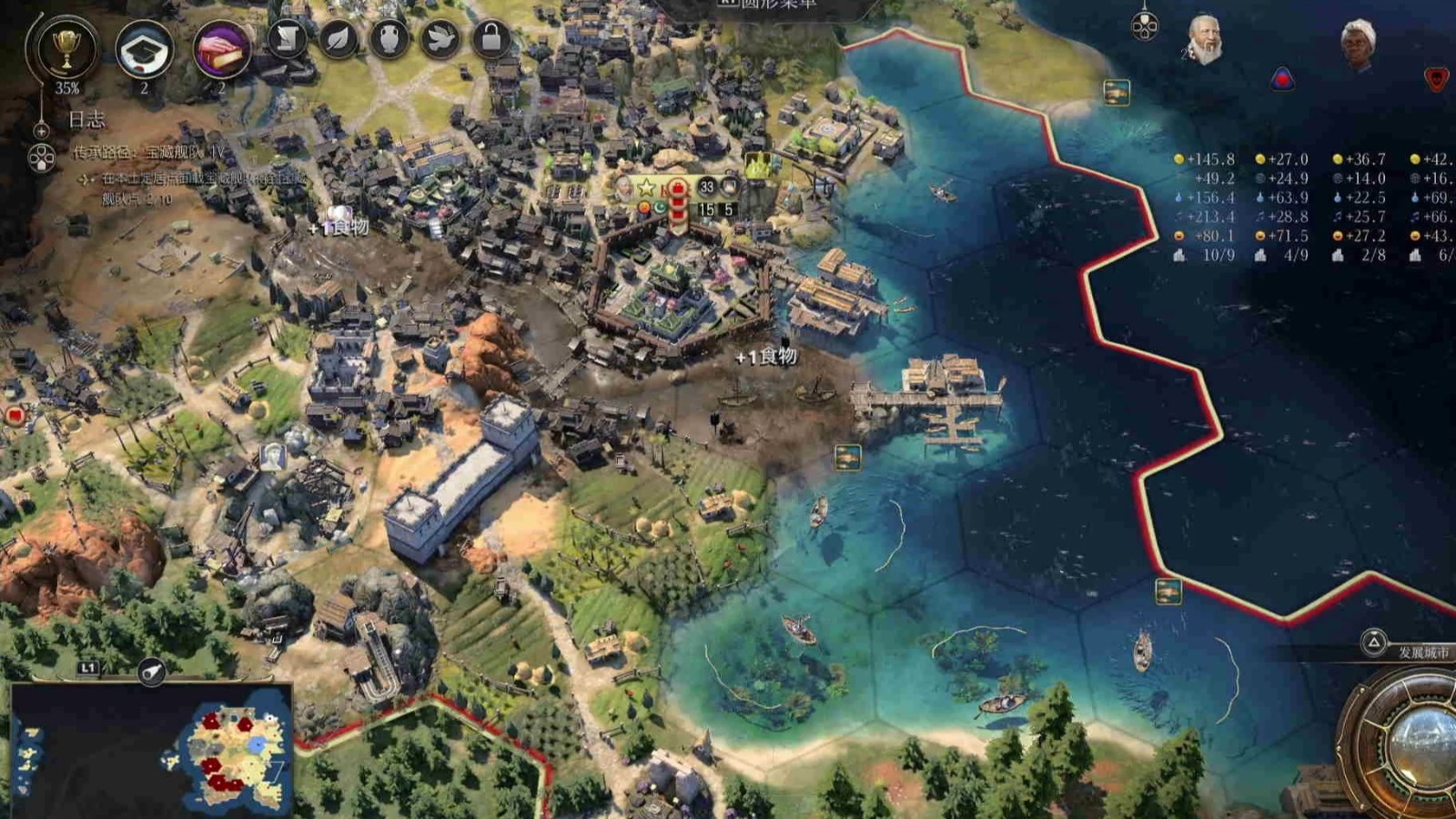Open the 日志 journal tracker

click(x=86, y=119)
